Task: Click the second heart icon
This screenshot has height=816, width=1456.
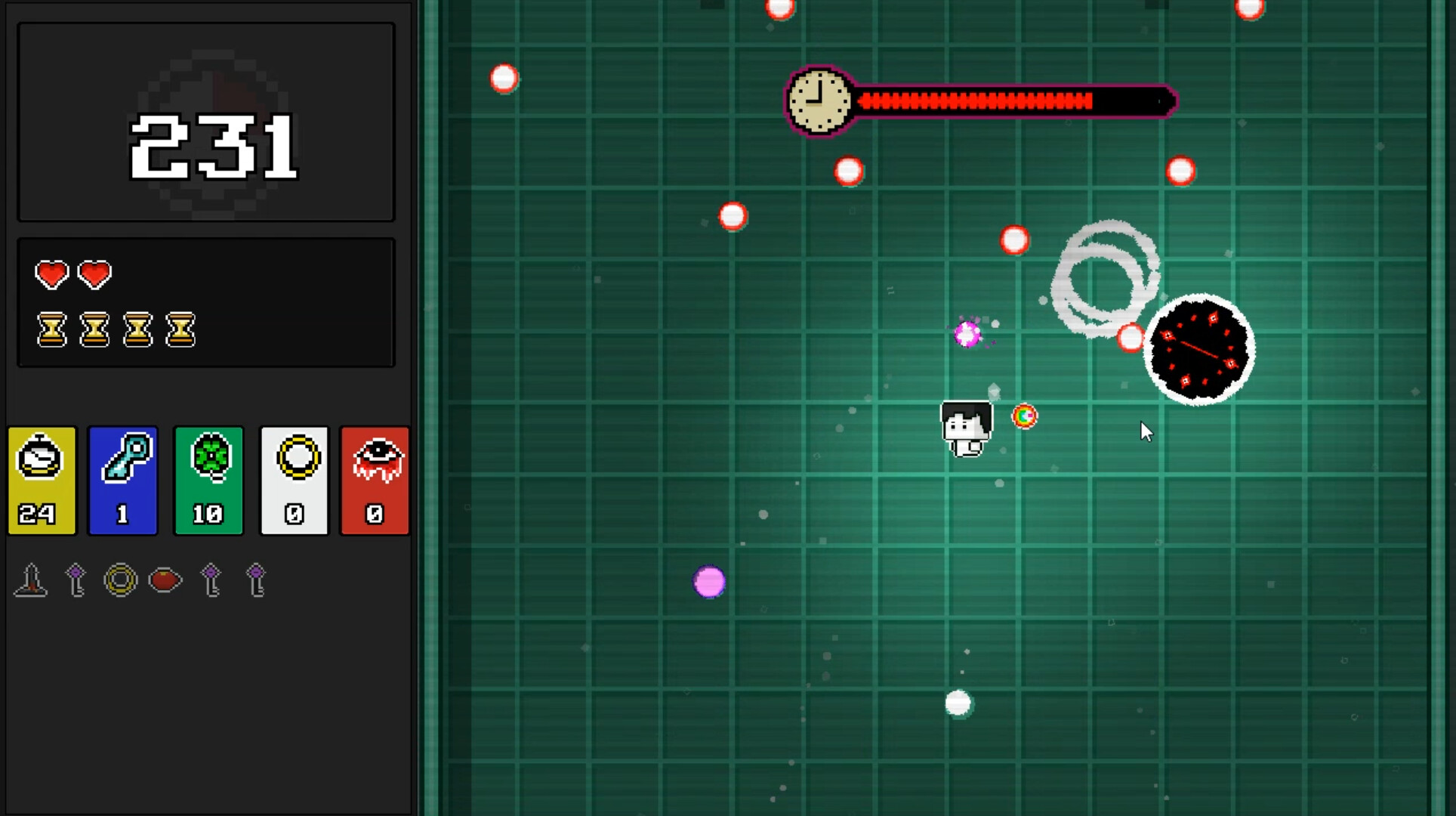Action: pyautogui.click(x=94, y=274)
